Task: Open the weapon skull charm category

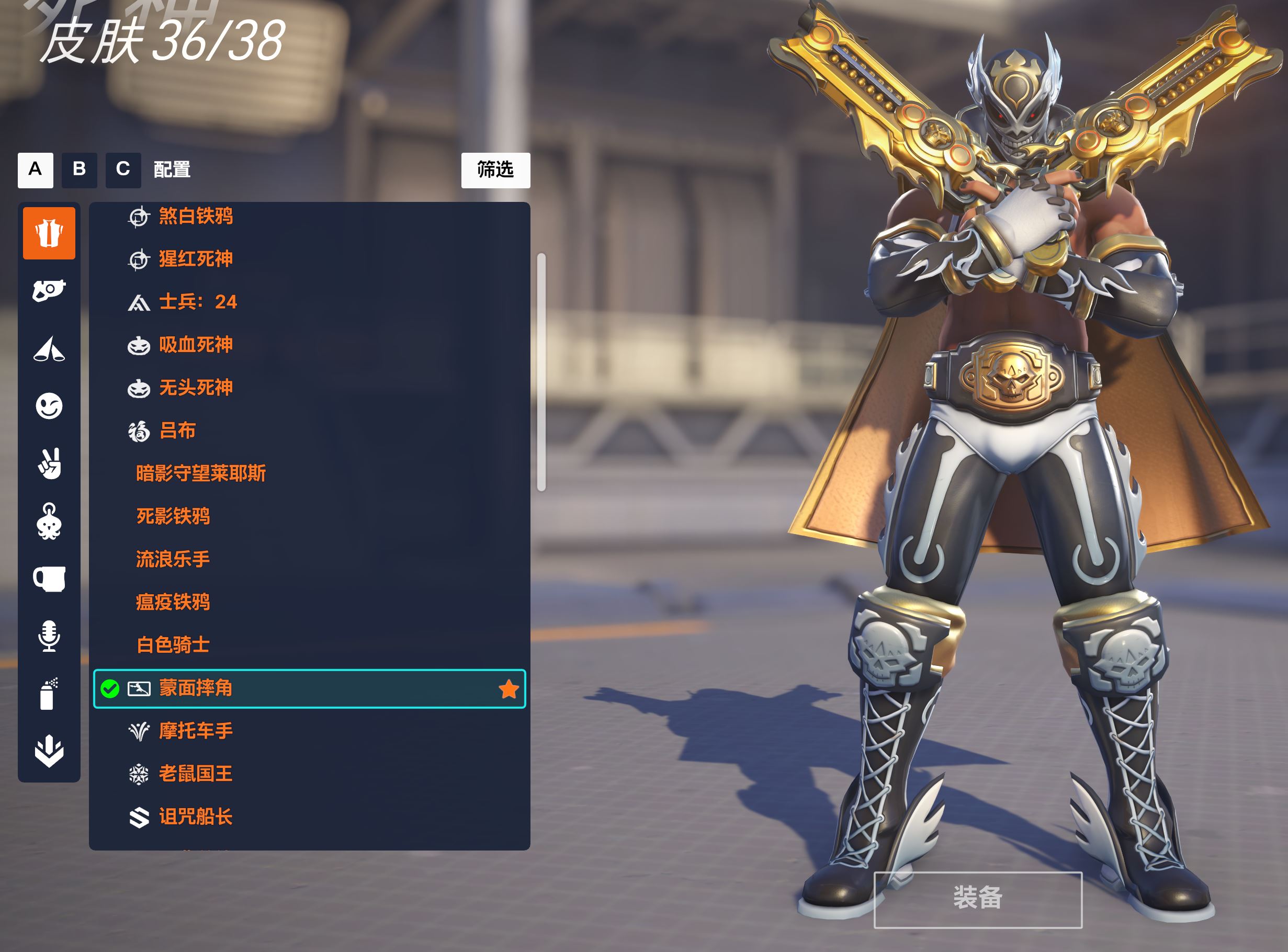Action: [x=49, y=522]
